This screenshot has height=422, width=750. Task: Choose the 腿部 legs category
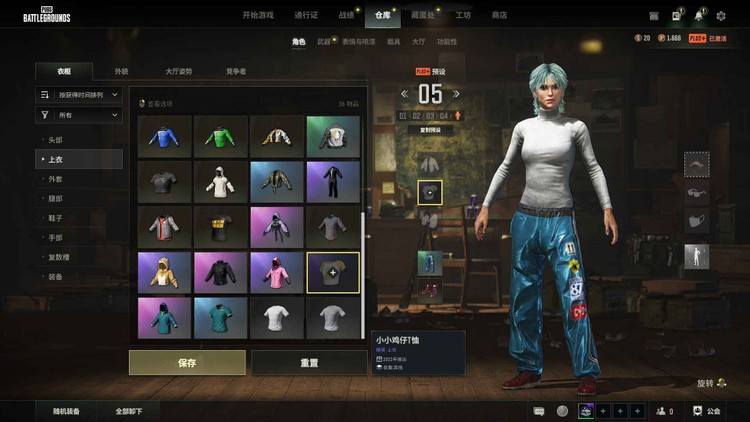click(55, 198)
